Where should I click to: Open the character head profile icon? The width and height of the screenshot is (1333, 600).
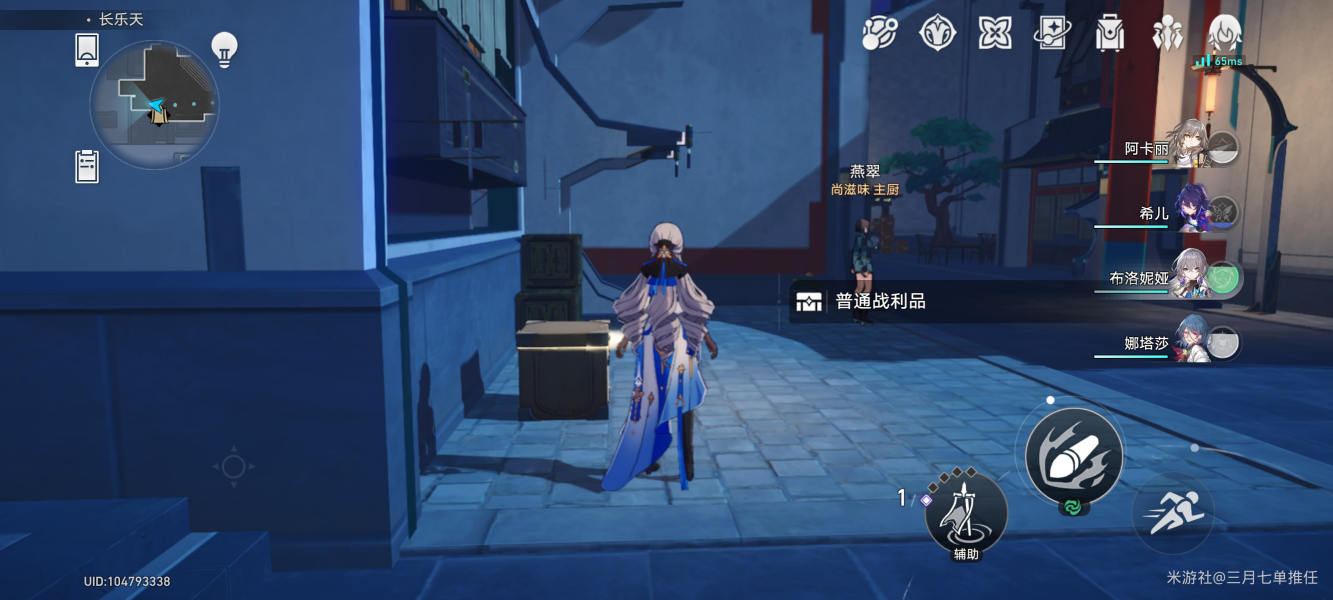point(1224,33)
